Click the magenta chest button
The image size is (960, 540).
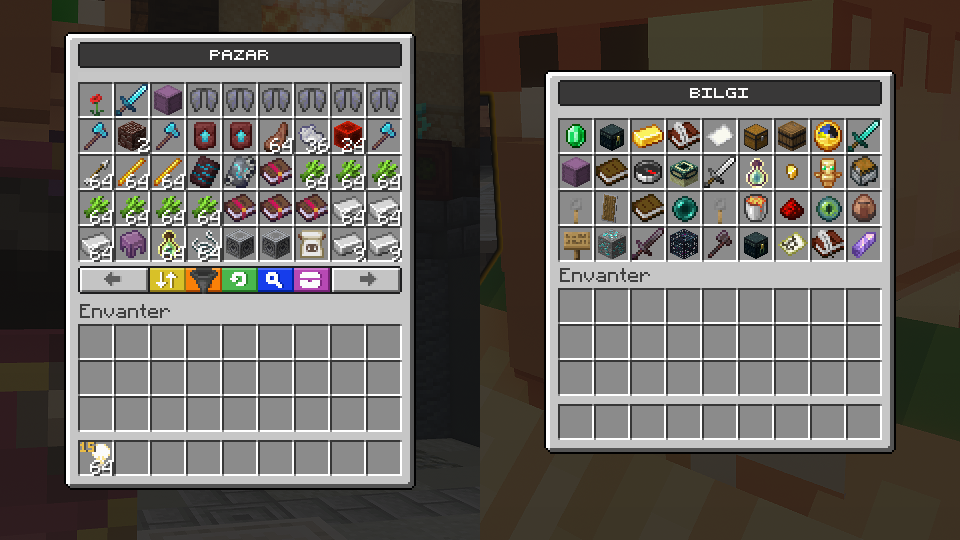click(311, 280)
